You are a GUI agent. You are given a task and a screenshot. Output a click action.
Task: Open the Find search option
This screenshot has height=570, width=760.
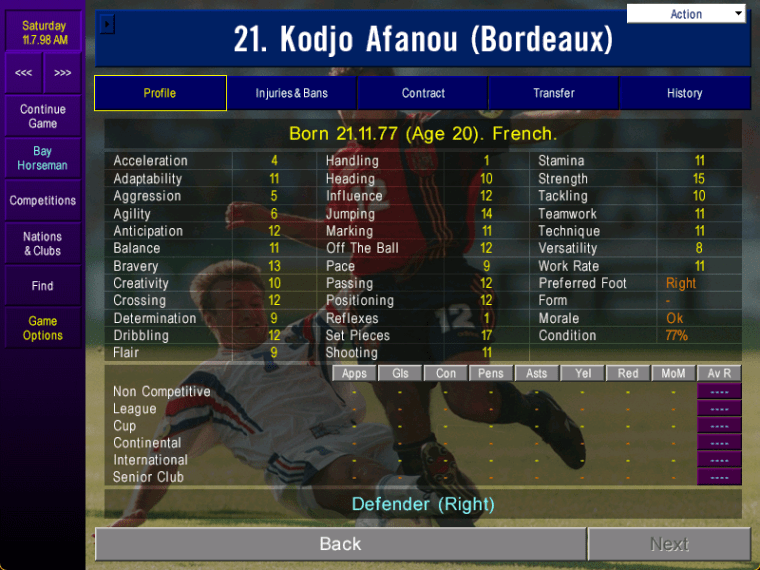coord(43,286)
